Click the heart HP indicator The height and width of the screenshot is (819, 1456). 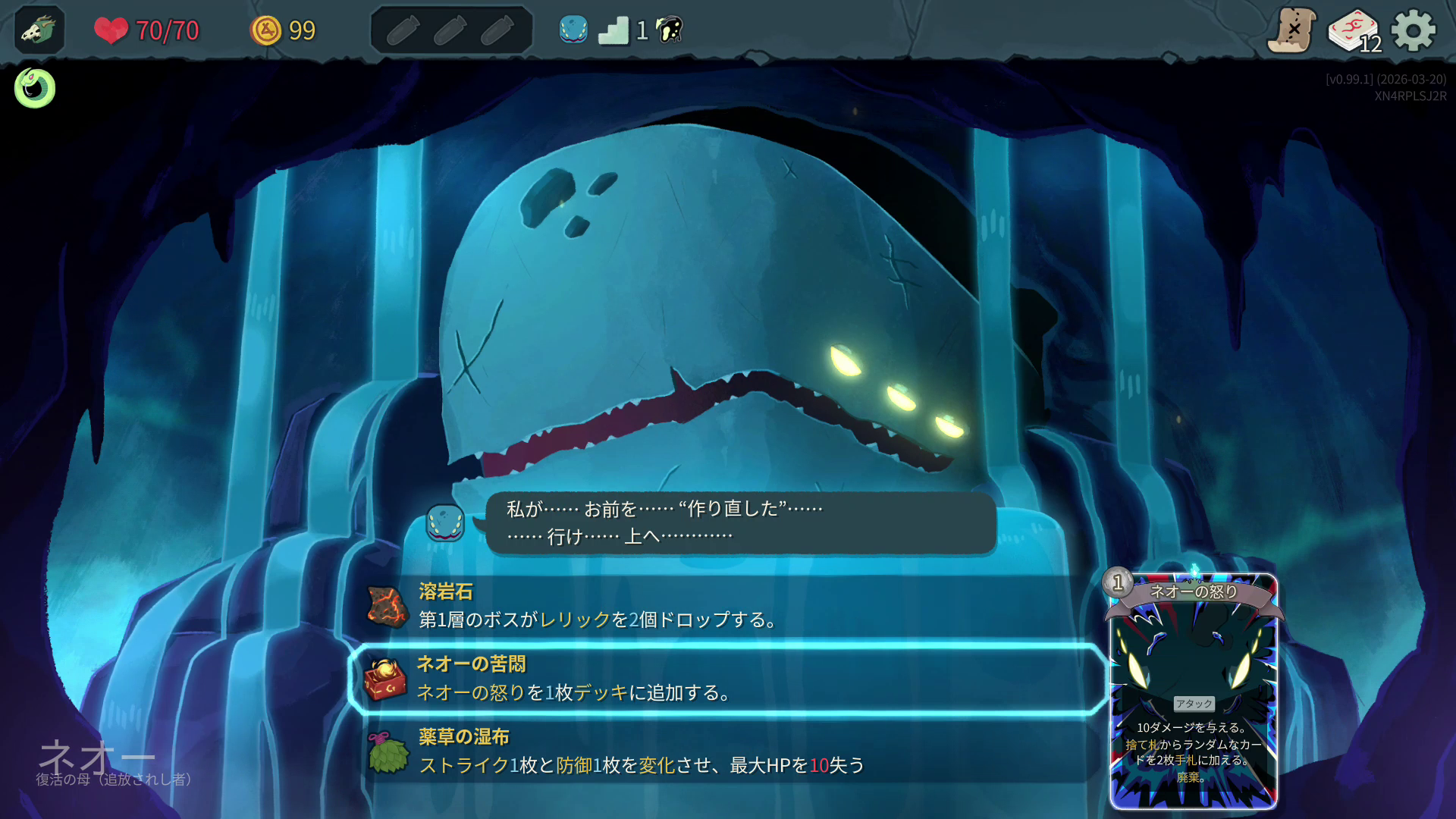(111, 31)
